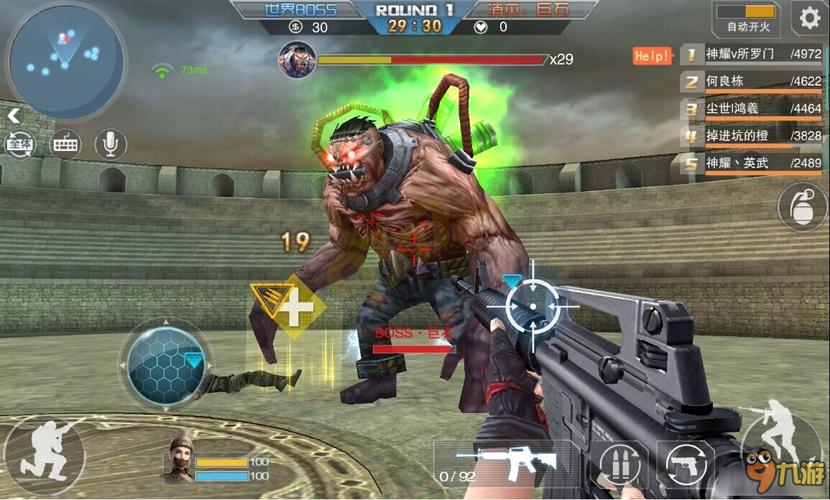Screen dimensions: 830x500
Task: Select rank 1 player 神耀v所罗门
Action: (x=752, y=54)
